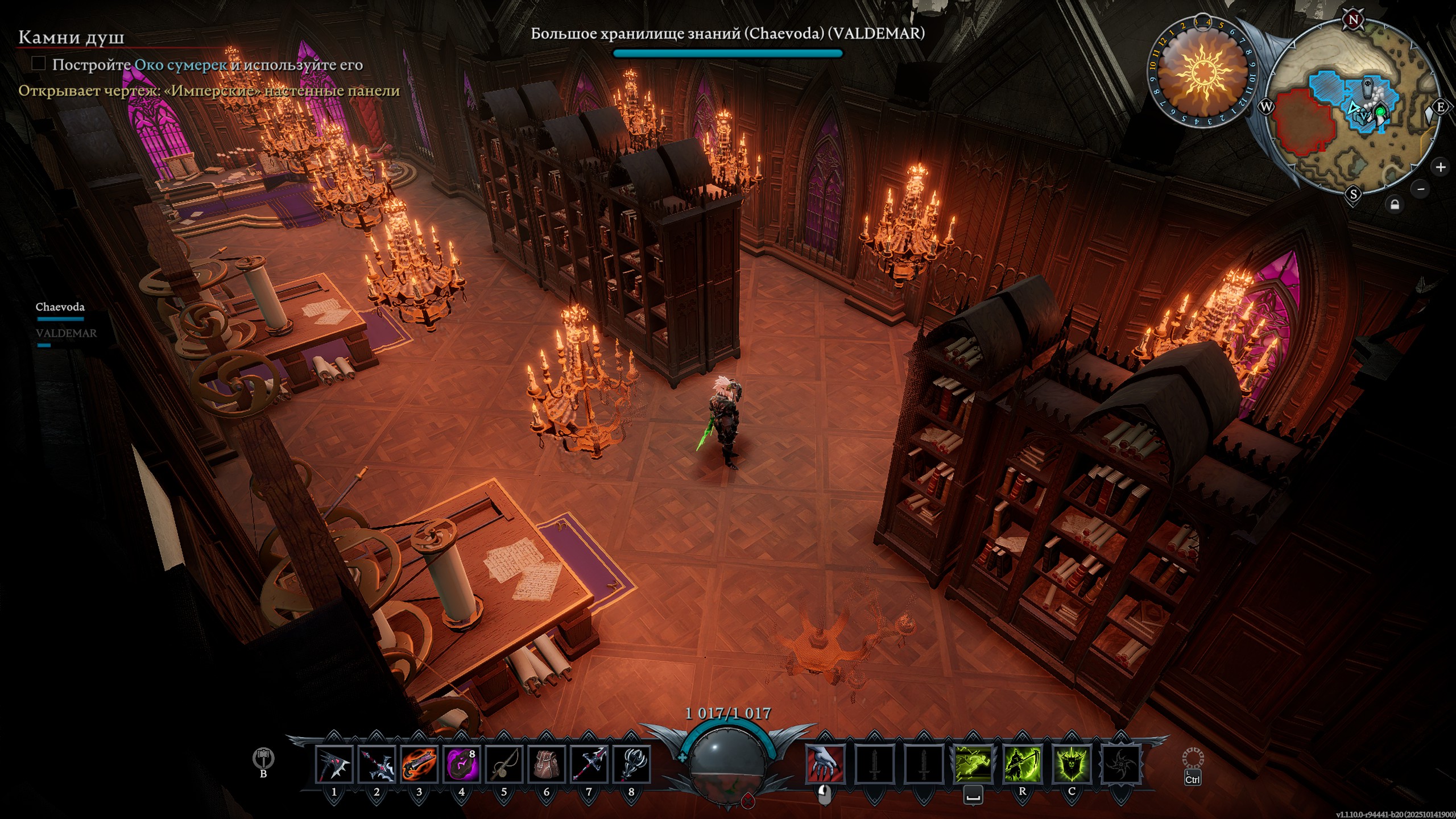Cast the green scythe reaper spell

pyautogui.click(x=1022, y=764)
